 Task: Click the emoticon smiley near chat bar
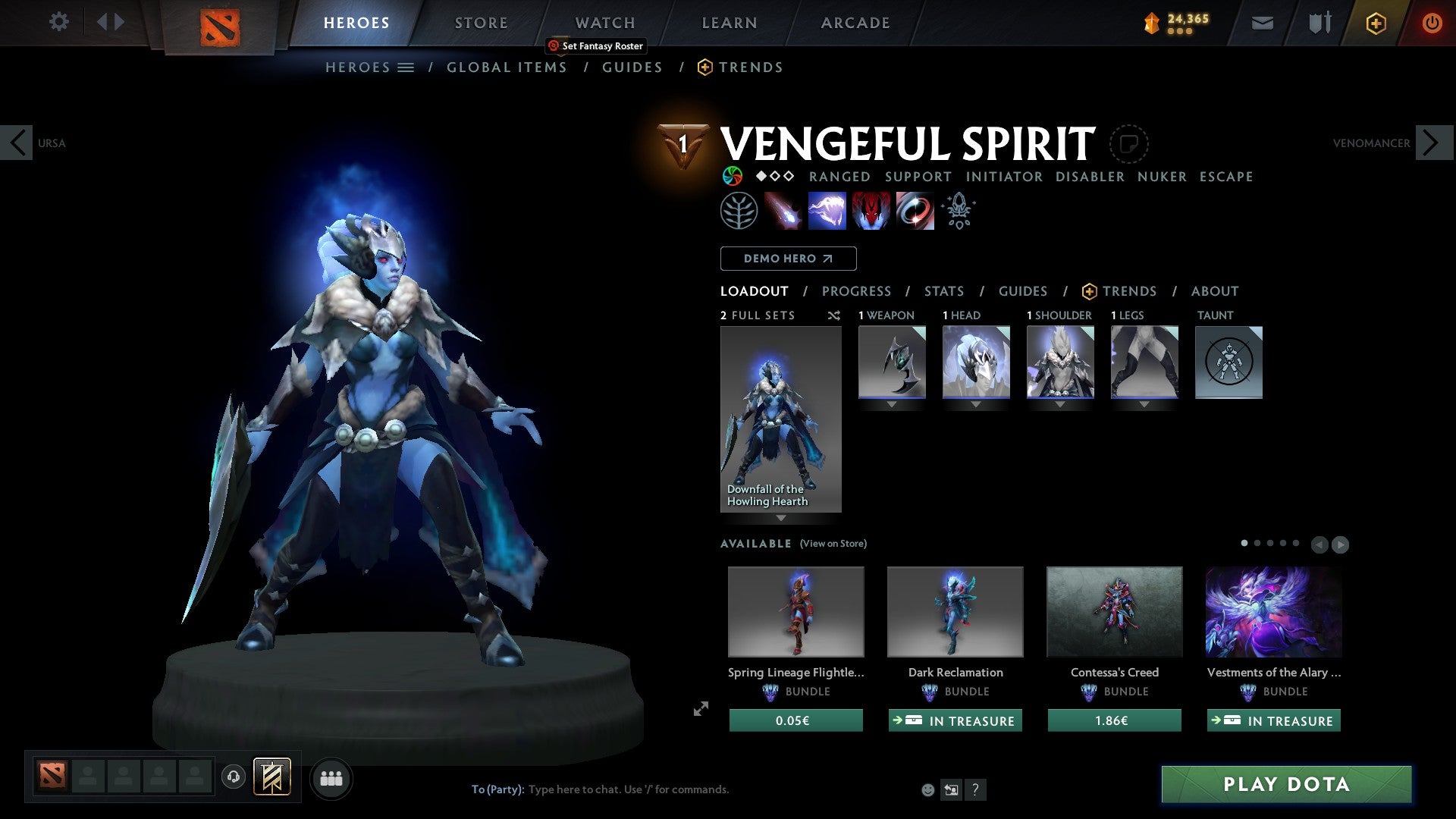point(927,789)
